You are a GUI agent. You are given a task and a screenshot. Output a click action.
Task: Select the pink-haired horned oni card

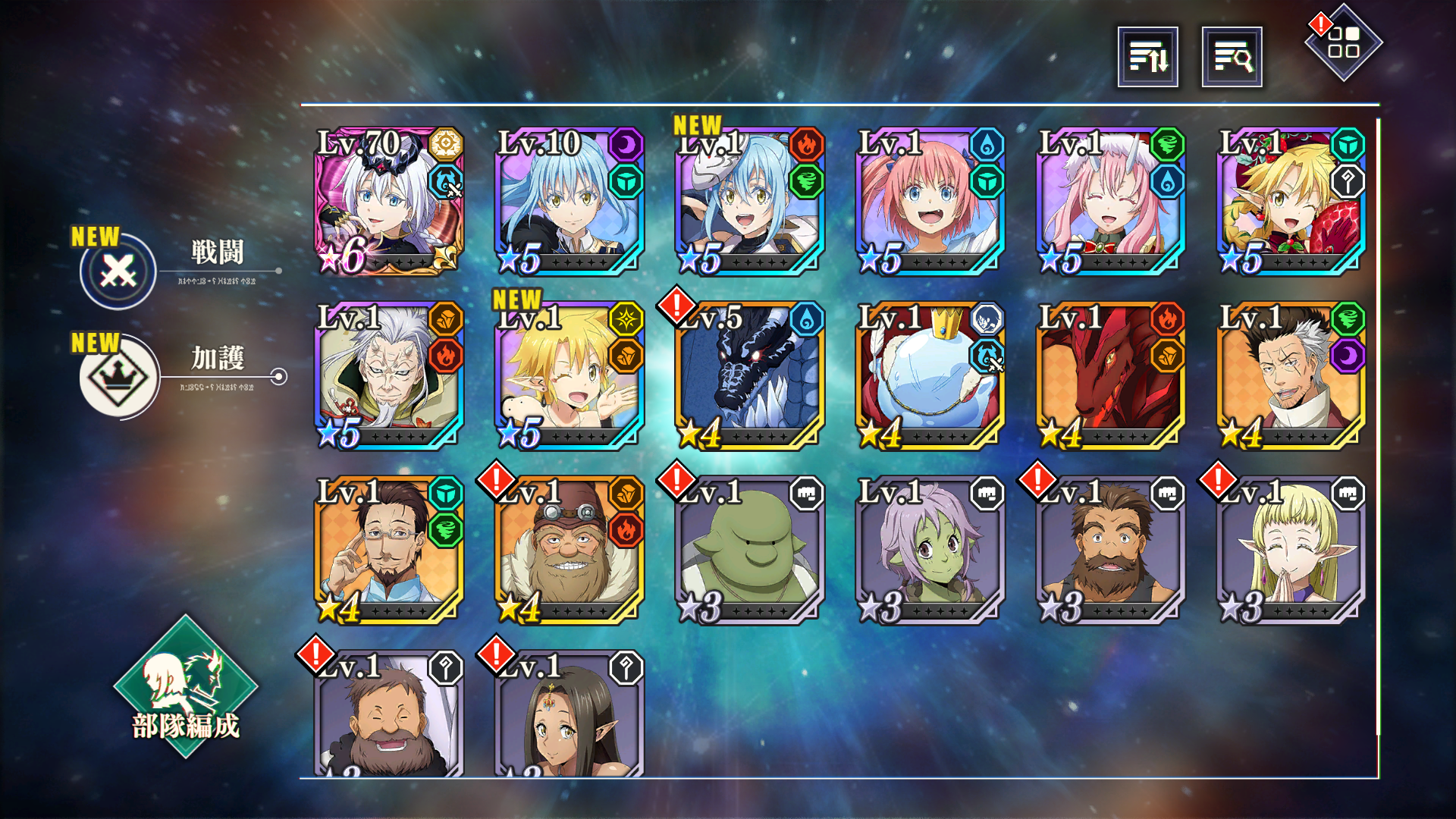coord(1110,202)
